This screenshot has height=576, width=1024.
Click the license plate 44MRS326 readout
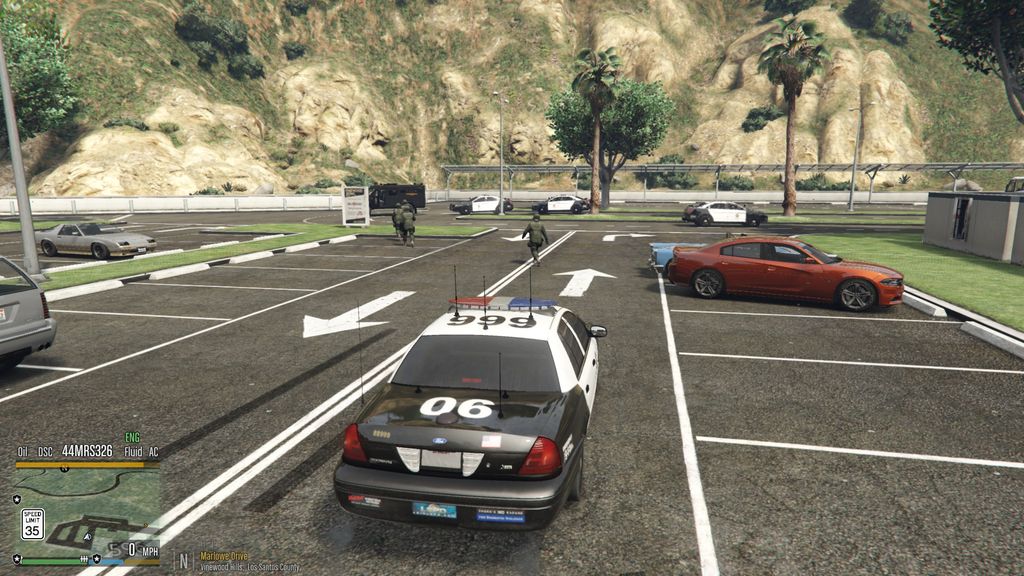(x=87, y=451)
